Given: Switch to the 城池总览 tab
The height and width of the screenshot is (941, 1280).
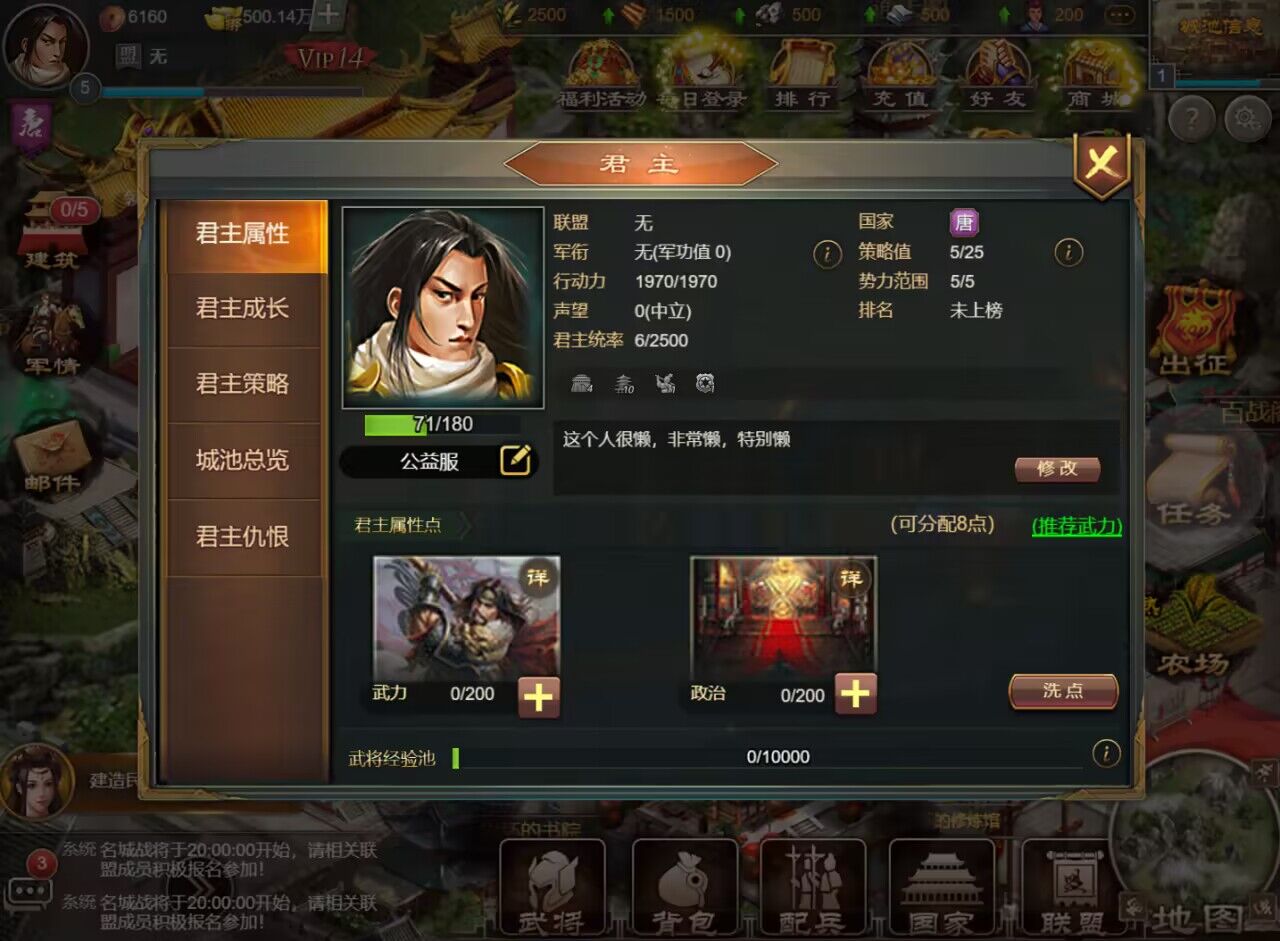Looking at the screenshot, I should coord(243,461).
